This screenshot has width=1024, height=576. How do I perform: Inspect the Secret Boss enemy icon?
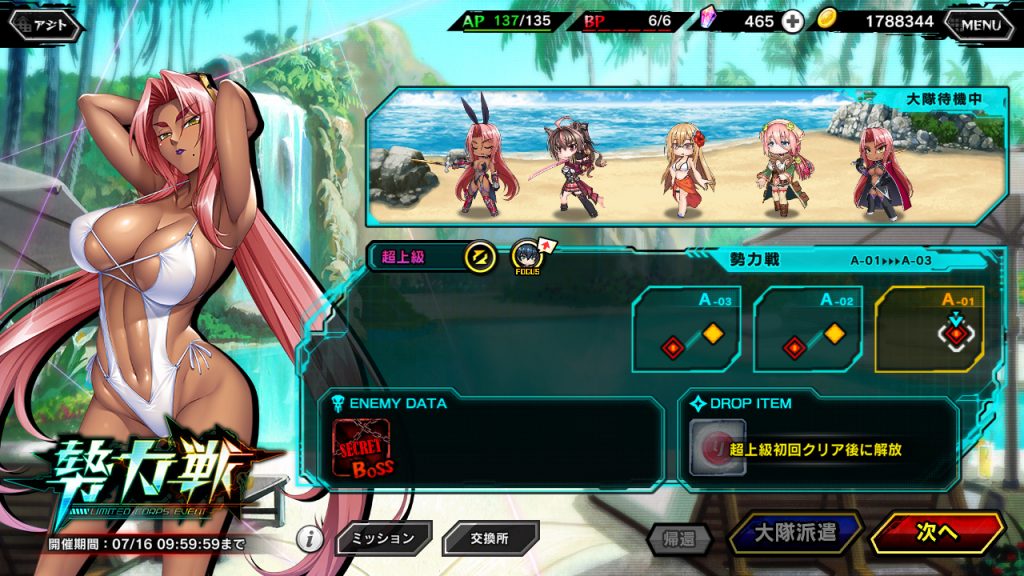click(360, 449)
